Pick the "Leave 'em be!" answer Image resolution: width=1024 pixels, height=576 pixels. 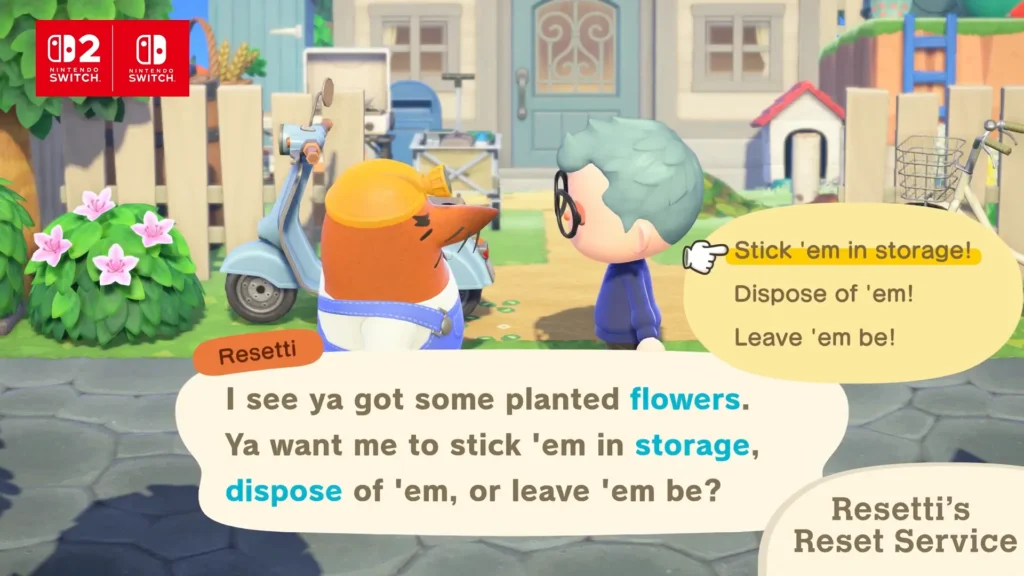pos(814,337)
